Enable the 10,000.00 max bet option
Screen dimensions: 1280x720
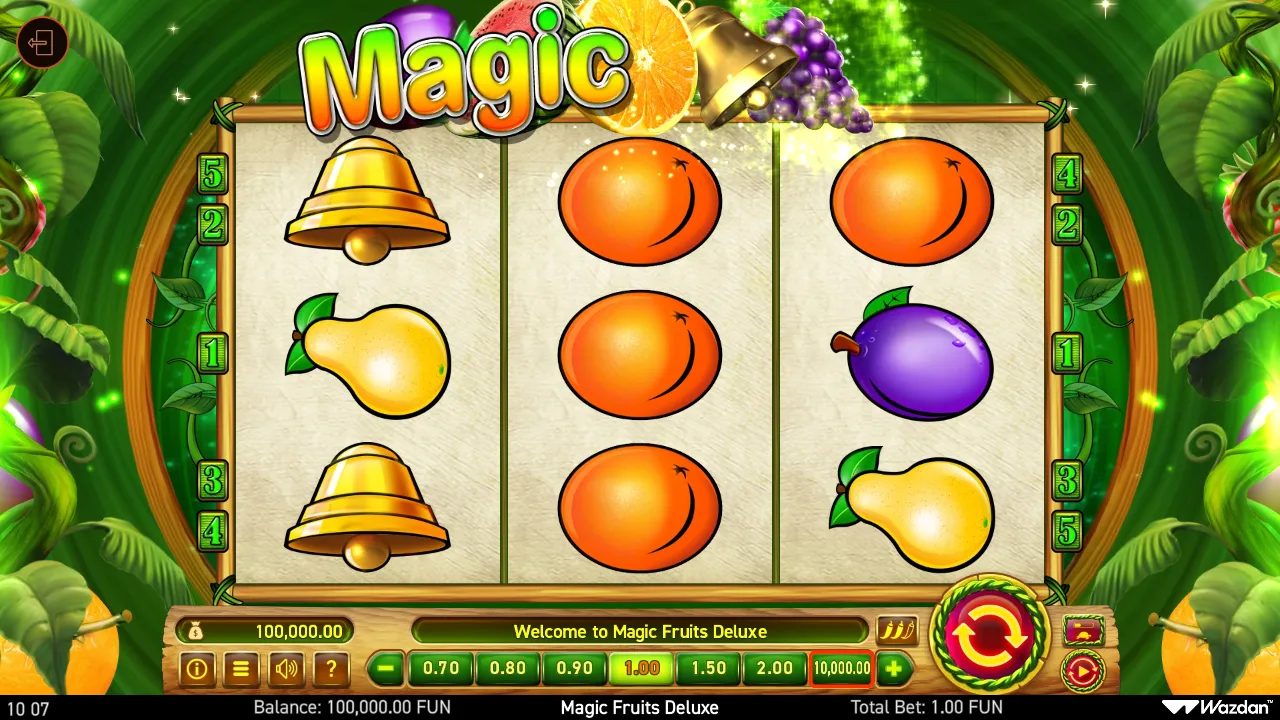coord(841,669)
